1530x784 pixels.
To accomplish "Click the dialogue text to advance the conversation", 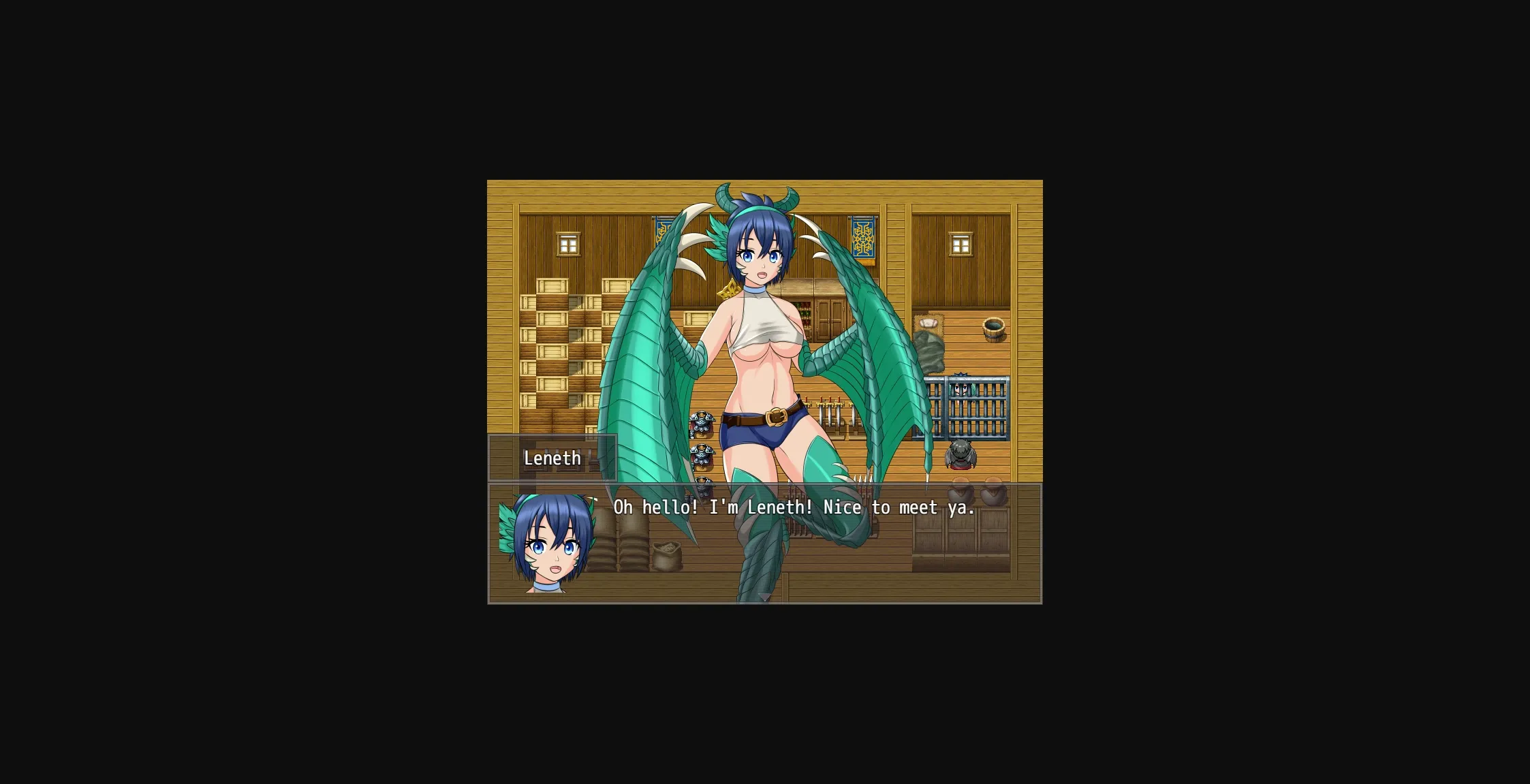I will [794, 507].
